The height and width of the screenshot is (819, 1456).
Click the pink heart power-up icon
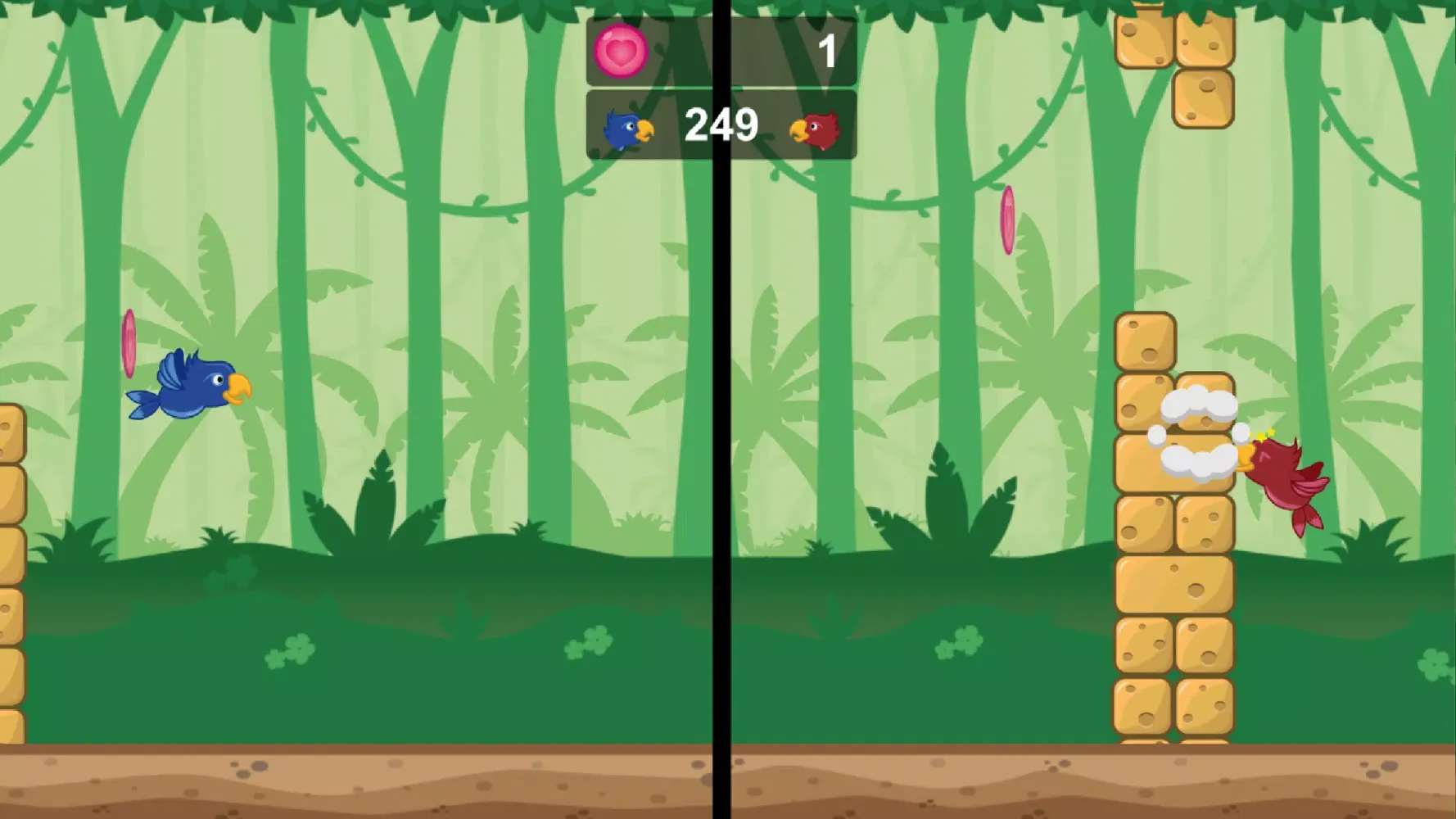click(x=620, y=53)
